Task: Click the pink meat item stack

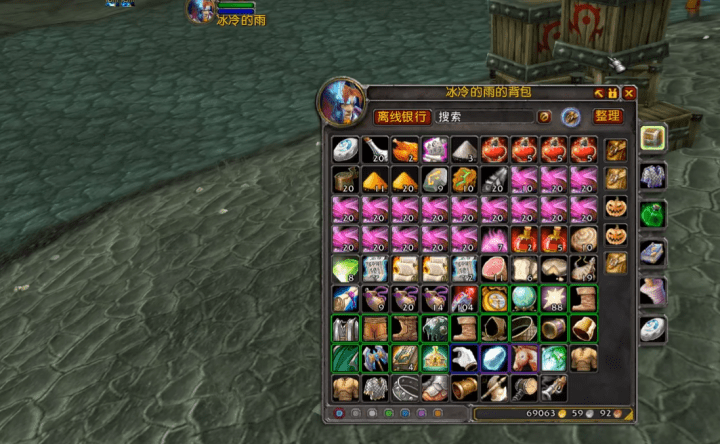Action: (x=494, y=268)
